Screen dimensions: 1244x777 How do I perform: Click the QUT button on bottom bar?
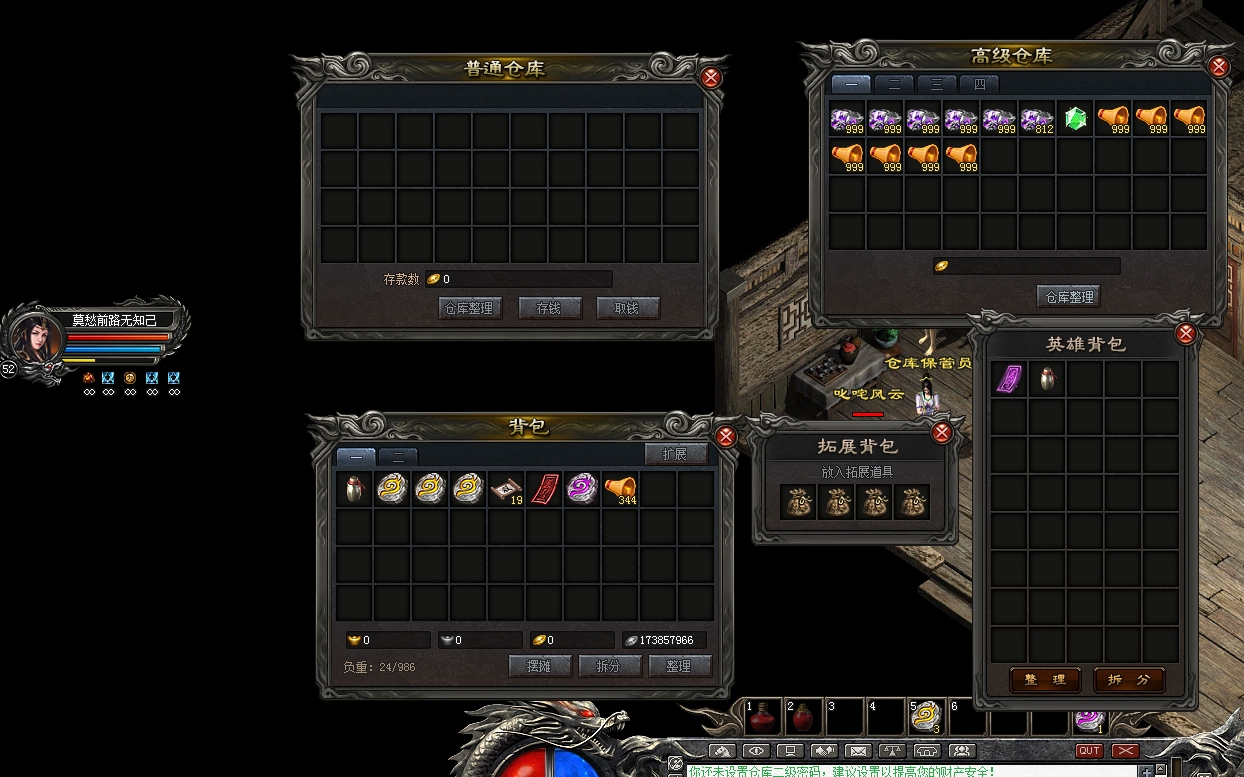click(x=1089, y=751)
